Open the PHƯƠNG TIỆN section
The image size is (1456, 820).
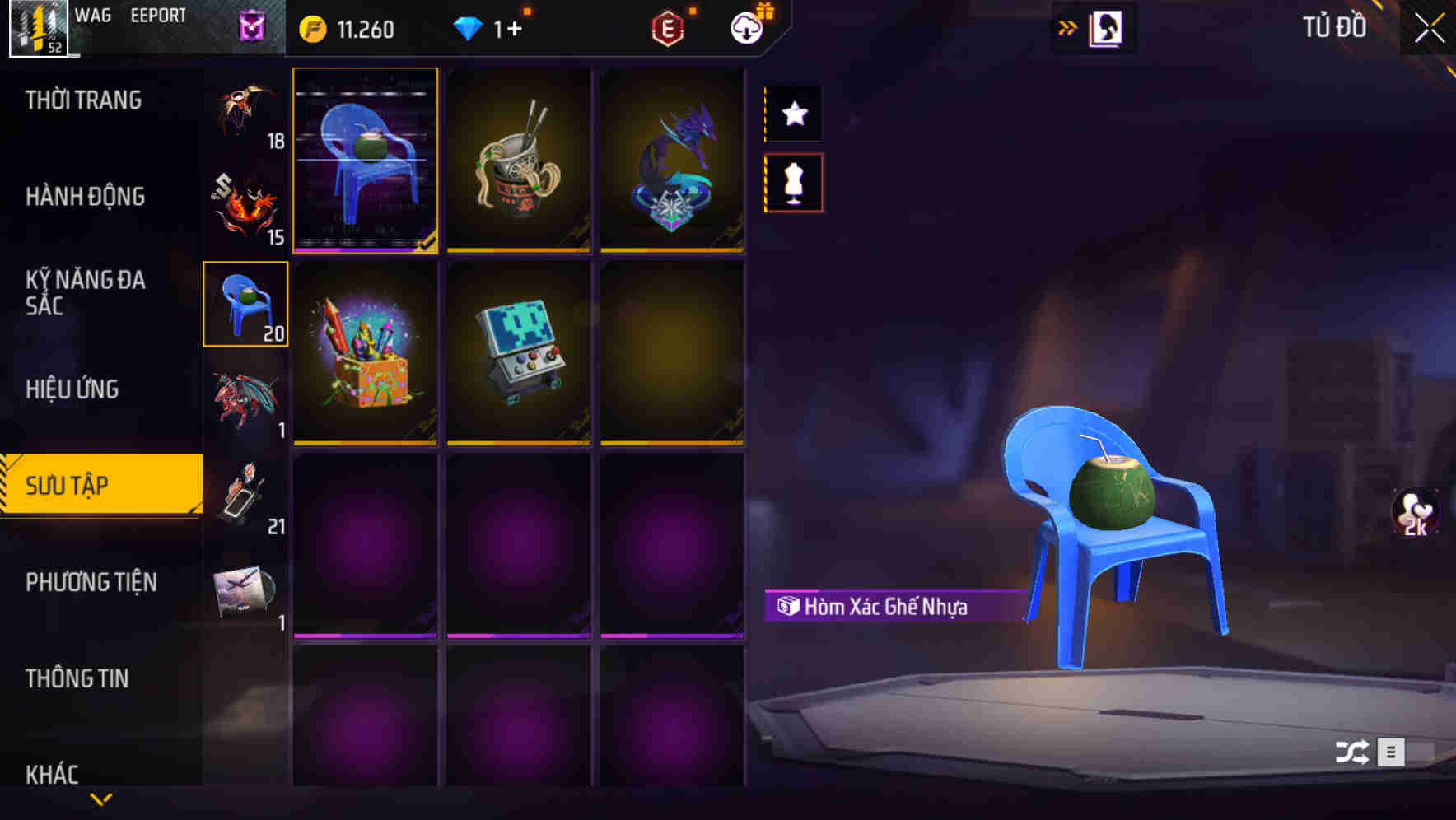tap(91, 582)
